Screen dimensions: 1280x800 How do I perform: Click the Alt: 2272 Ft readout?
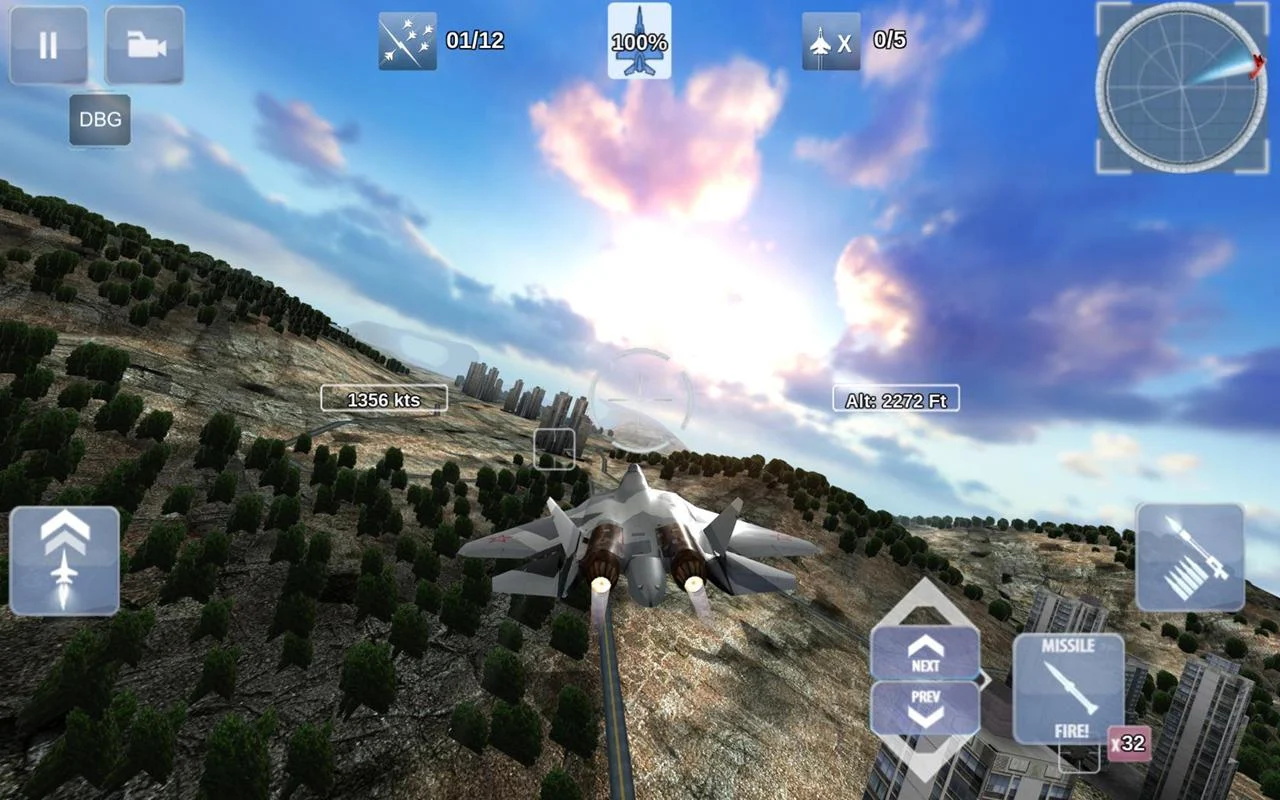(895, 398)
